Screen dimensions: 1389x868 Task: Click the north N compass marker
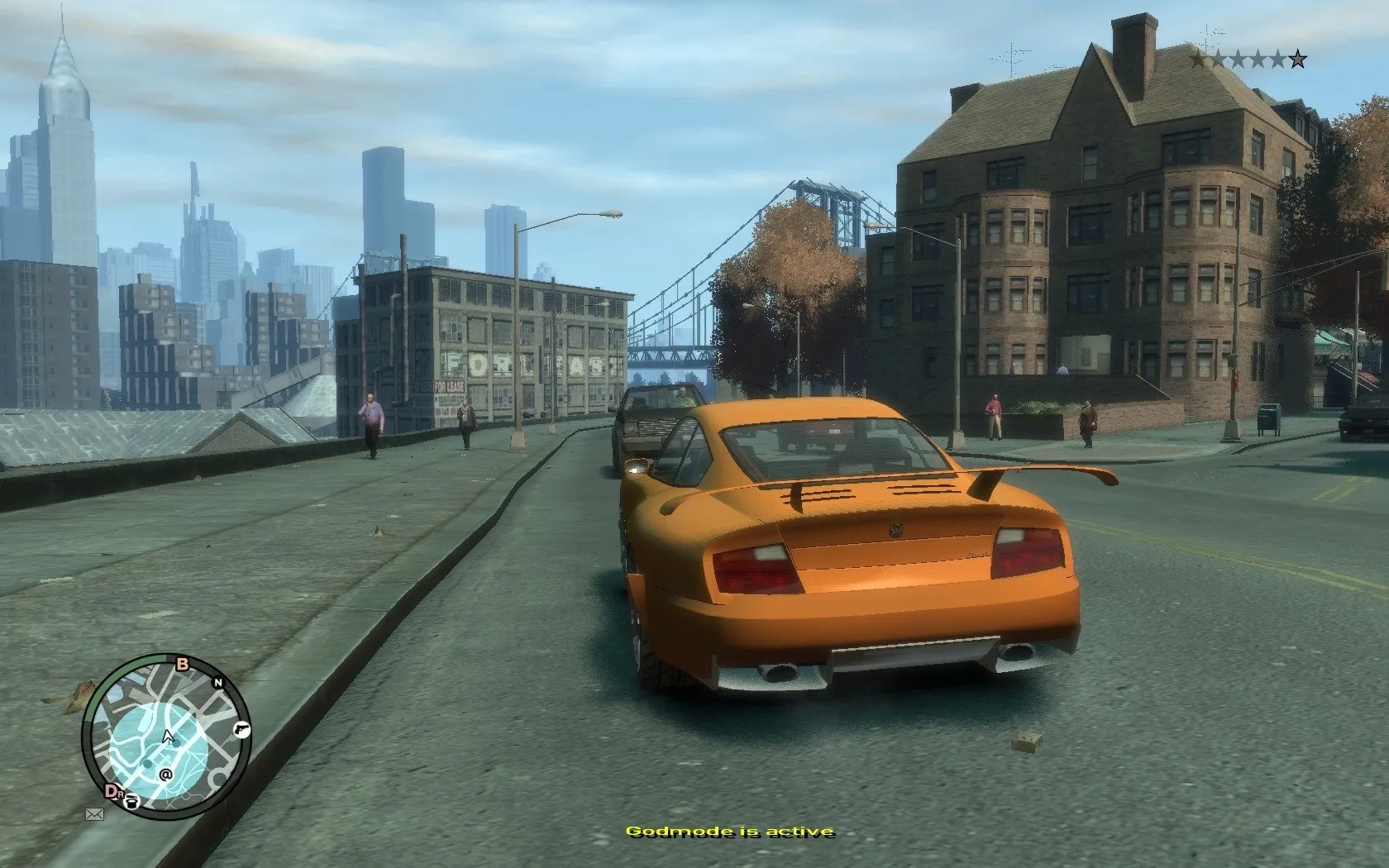(219, 682)
